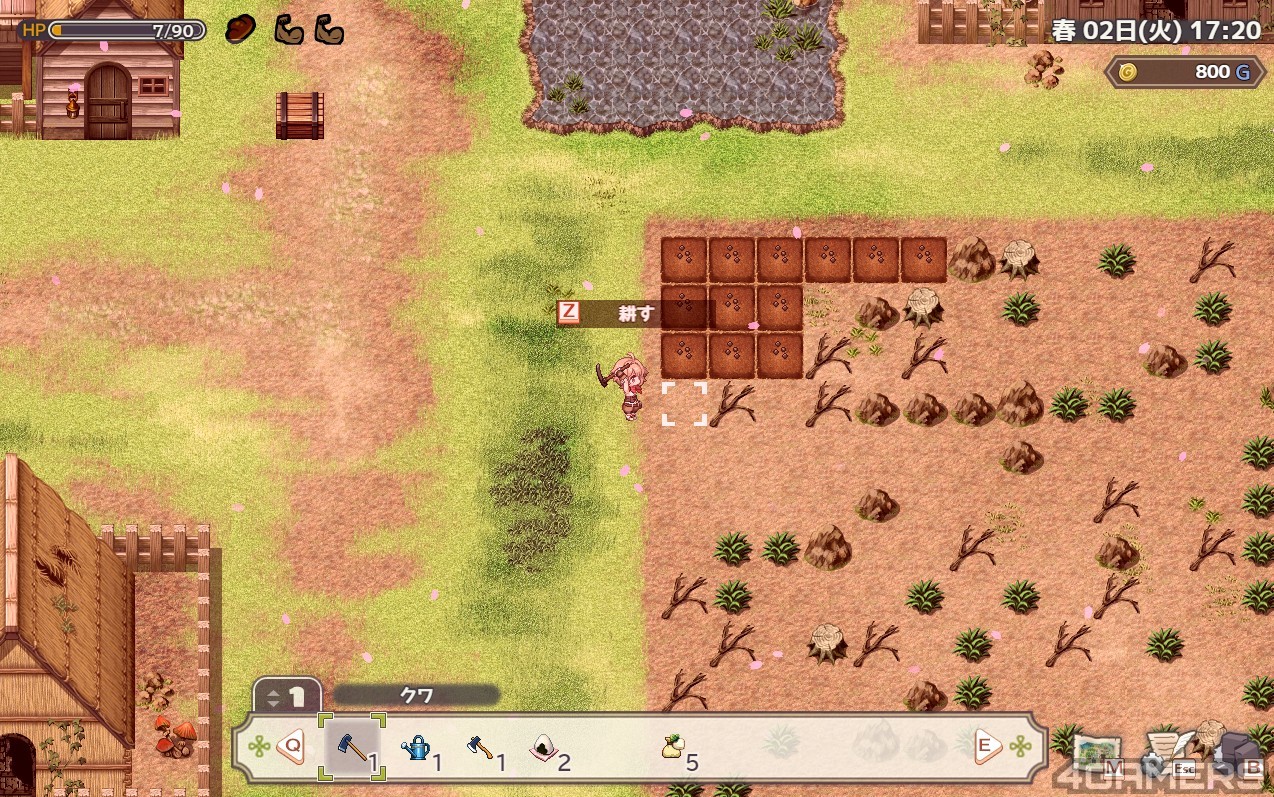Equip the blue watering can
1274x797 pixels.
pyautogui.click(x=416, y=747)
